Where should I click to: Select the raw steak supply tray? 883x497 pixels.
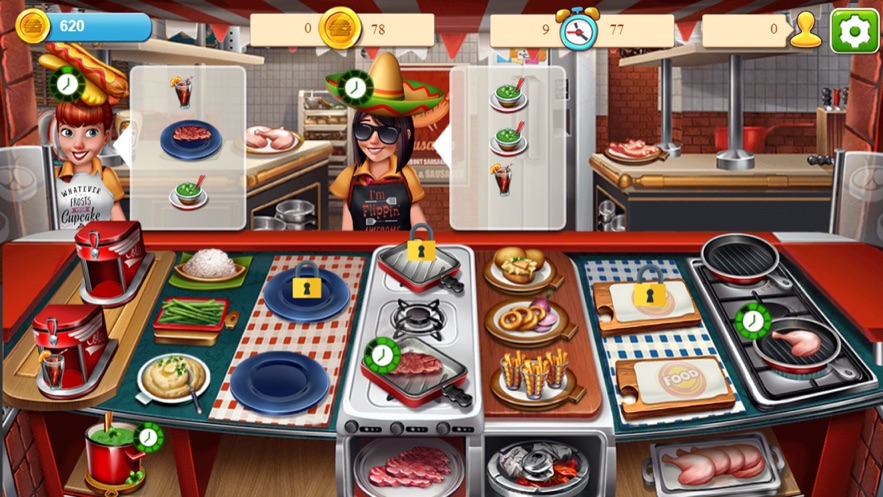pos(409,465)
